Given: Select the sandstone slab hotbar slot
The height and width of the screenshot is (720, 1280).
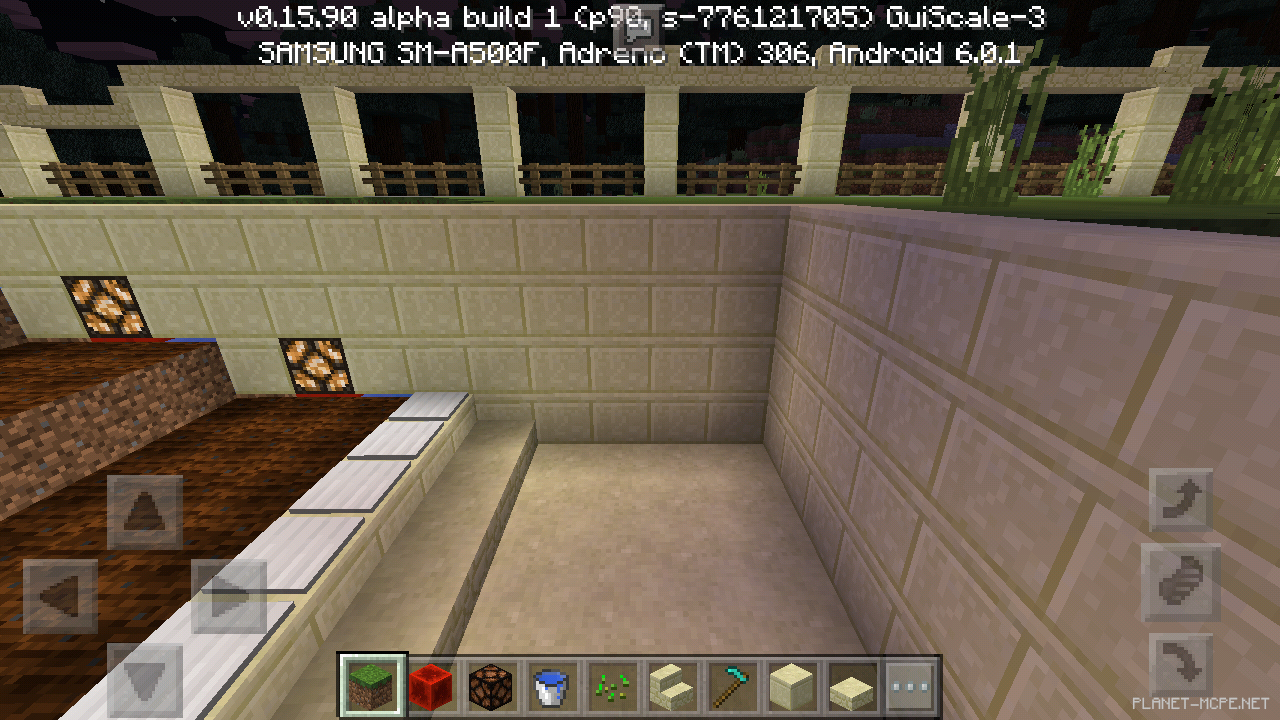Looking at the screenshot, I should (x=850, y=686).
